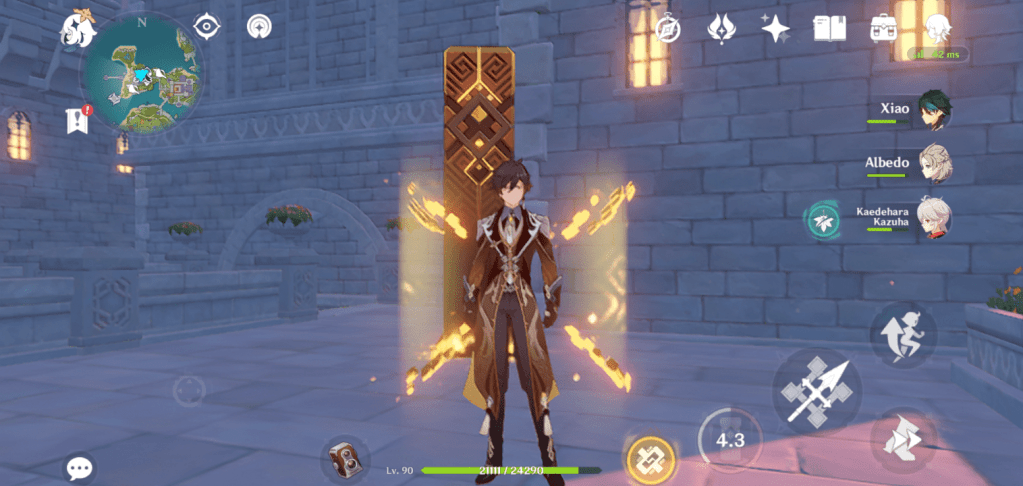Open the compass-shaped events icon

[x=668, y=28]
